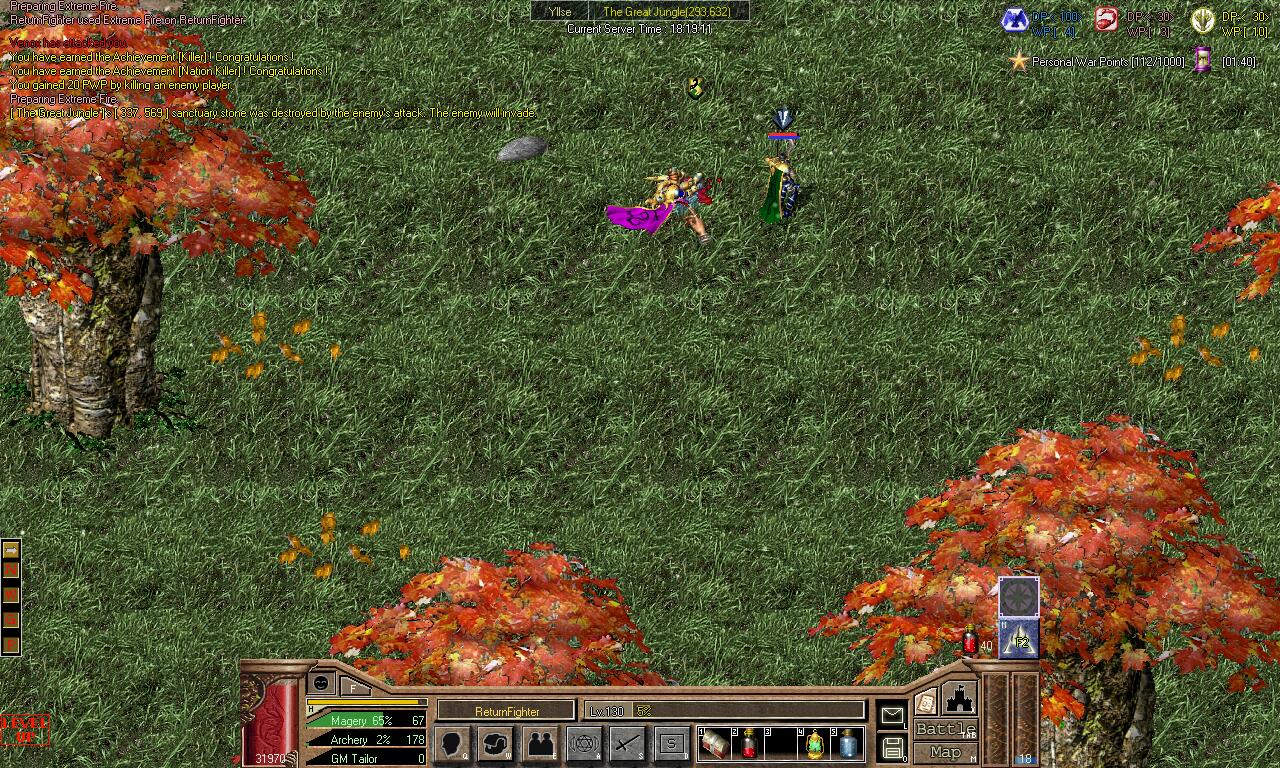Open the Battle panel button
Viewport: 1280px width, 768px height.
coord(945,729)
